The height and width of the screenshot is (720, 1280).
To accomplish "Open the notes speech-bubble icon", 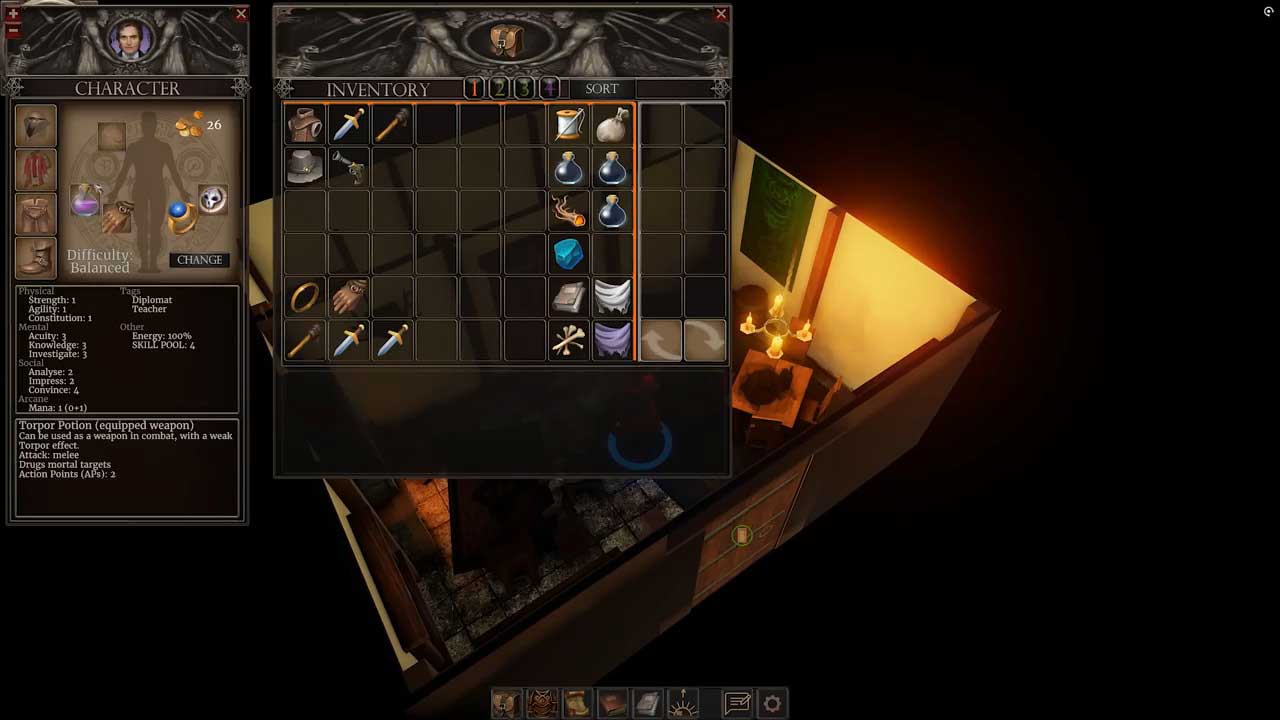I will pyautogui.click(x=738, y=704).
